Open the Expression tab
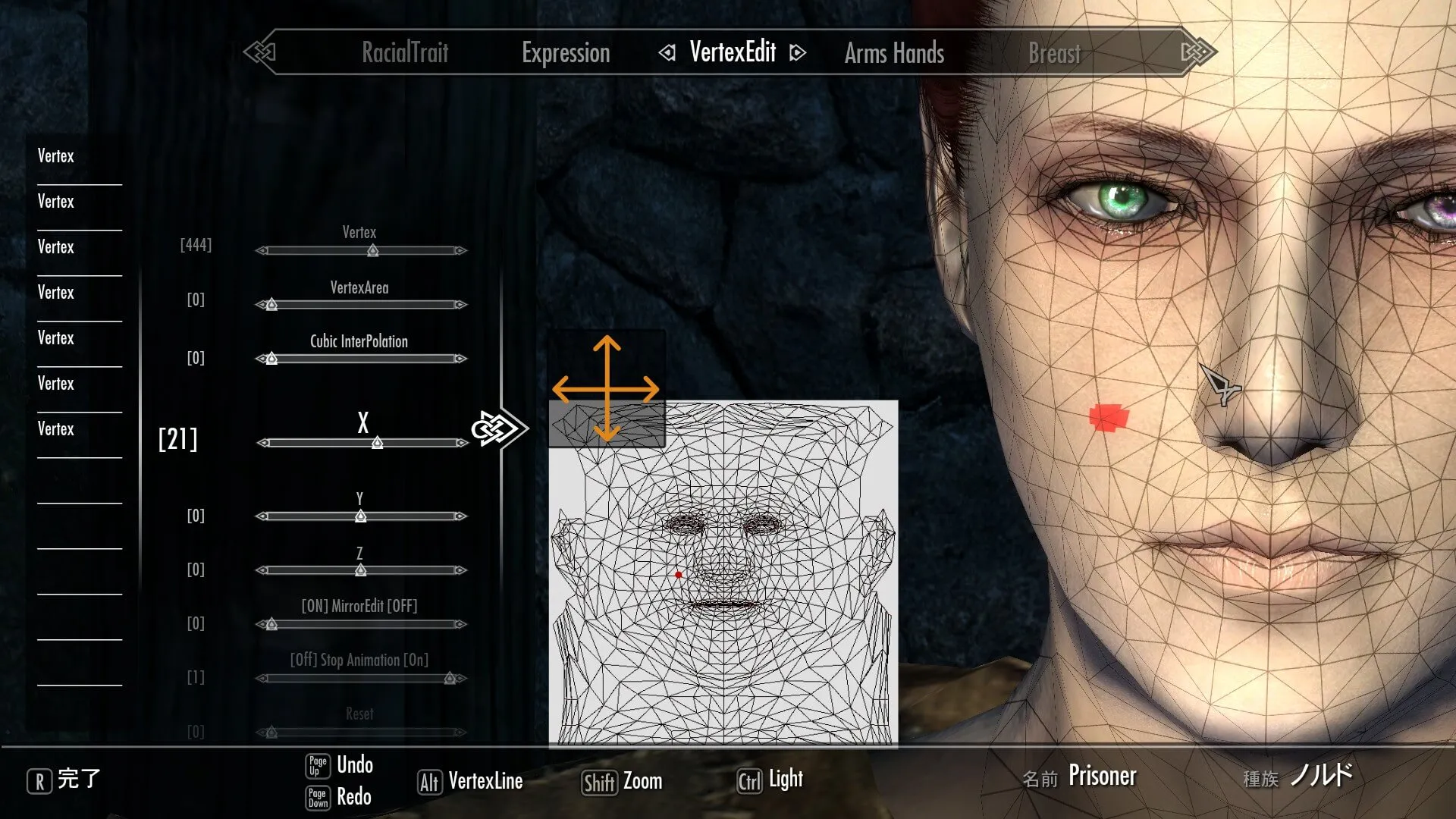The height and width of the screenshot is (819, 1456). (566, 53)
